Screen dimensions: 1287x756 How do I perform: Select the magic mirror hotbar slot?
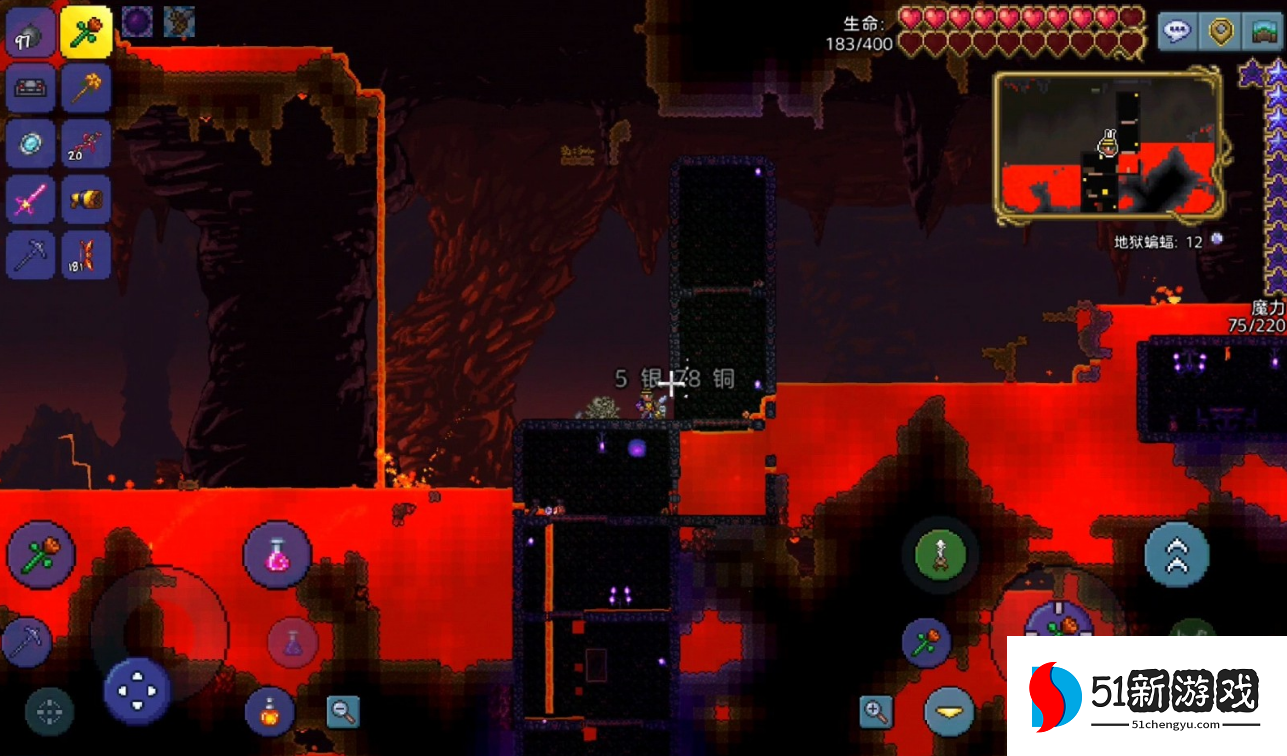(30, 144)
